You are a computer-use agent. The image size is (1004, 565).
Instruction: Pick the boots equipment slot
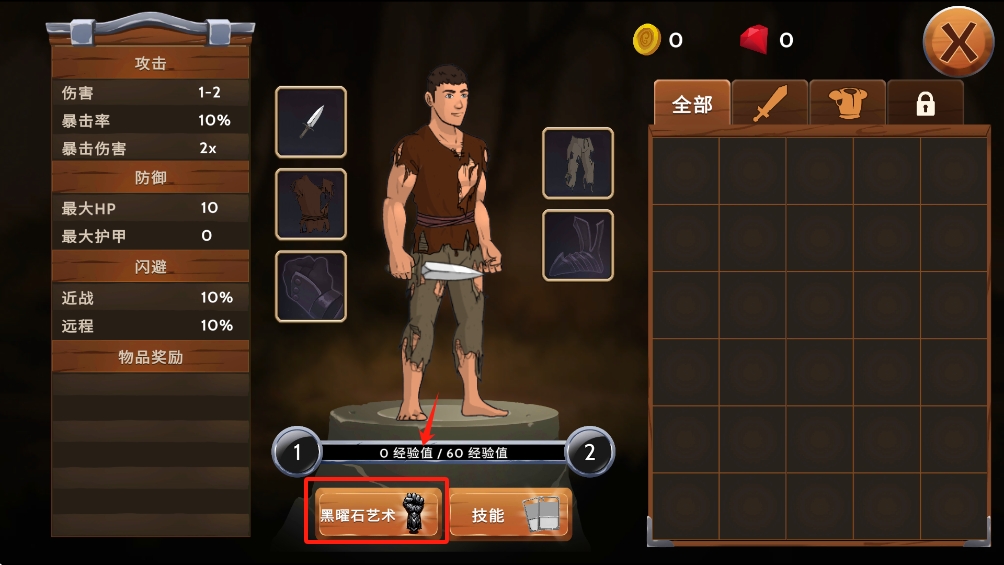click(x=578, y=245)
